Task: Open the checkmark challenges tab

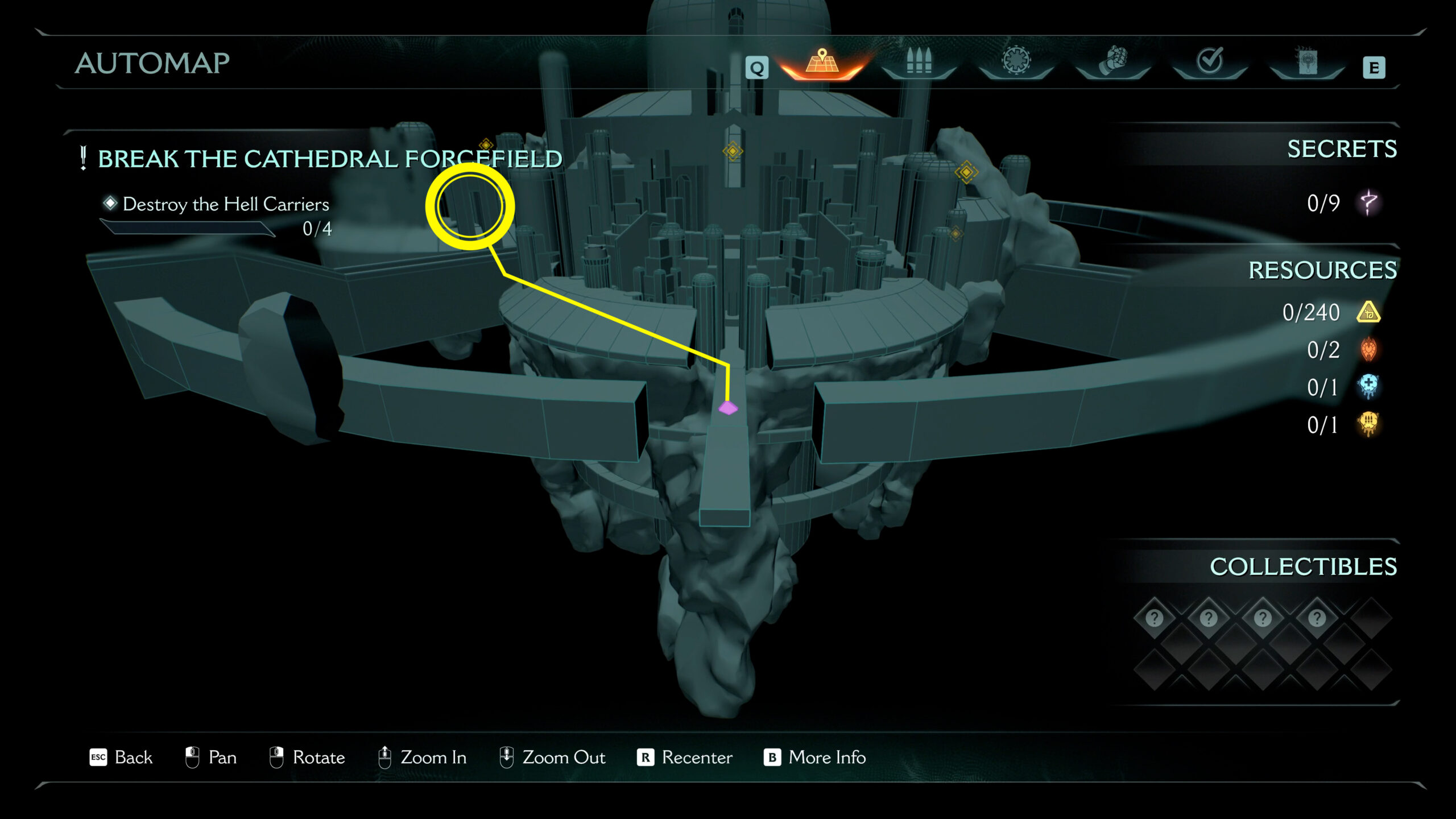Action: pos(1209,61)
